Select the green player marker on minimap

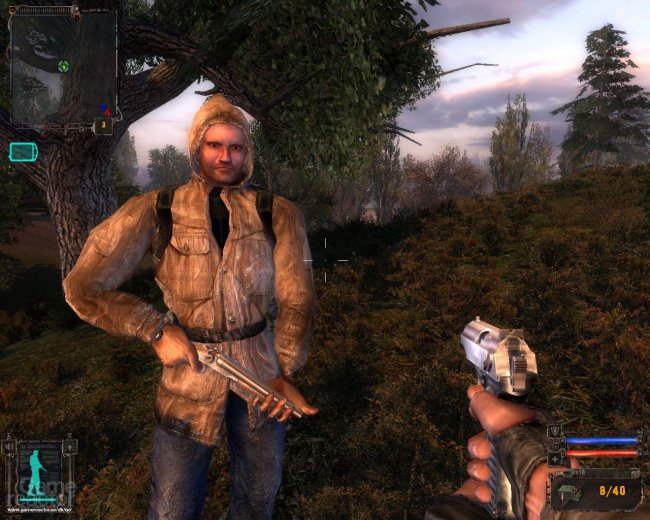[x=64, y=67]
